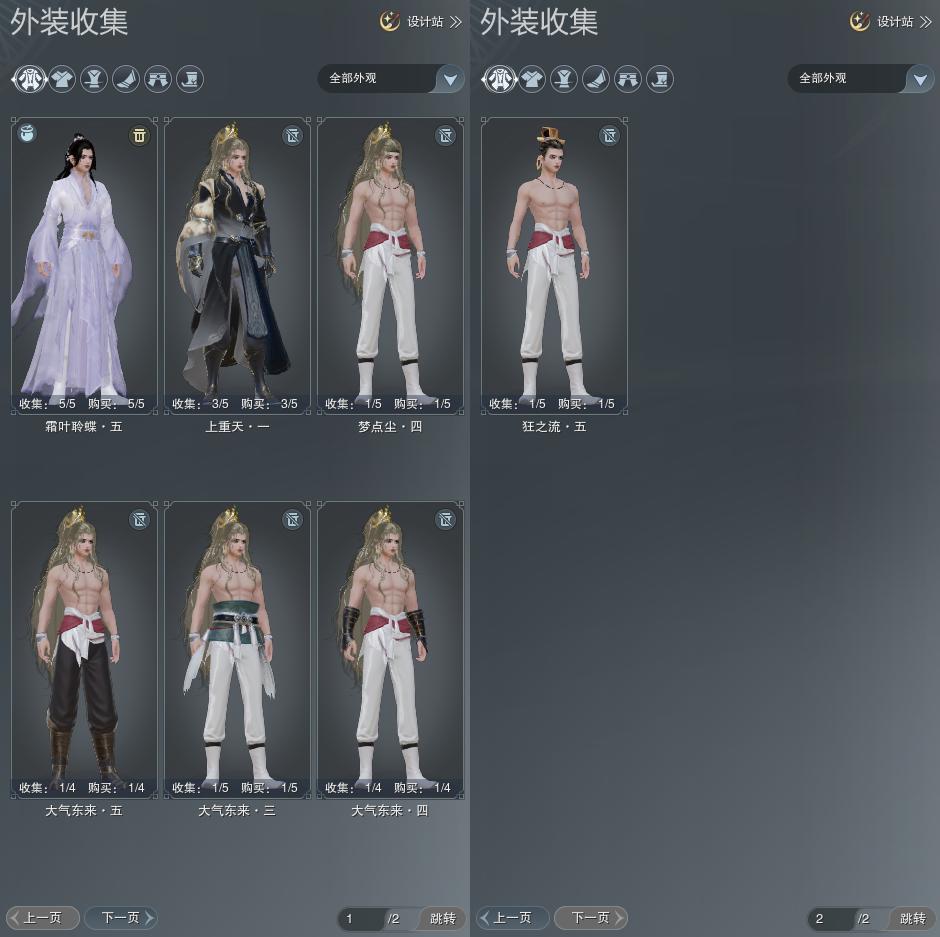Screen dimensions: 940x937
Task: Click the page number field showing 1
Action: point(361,918)
